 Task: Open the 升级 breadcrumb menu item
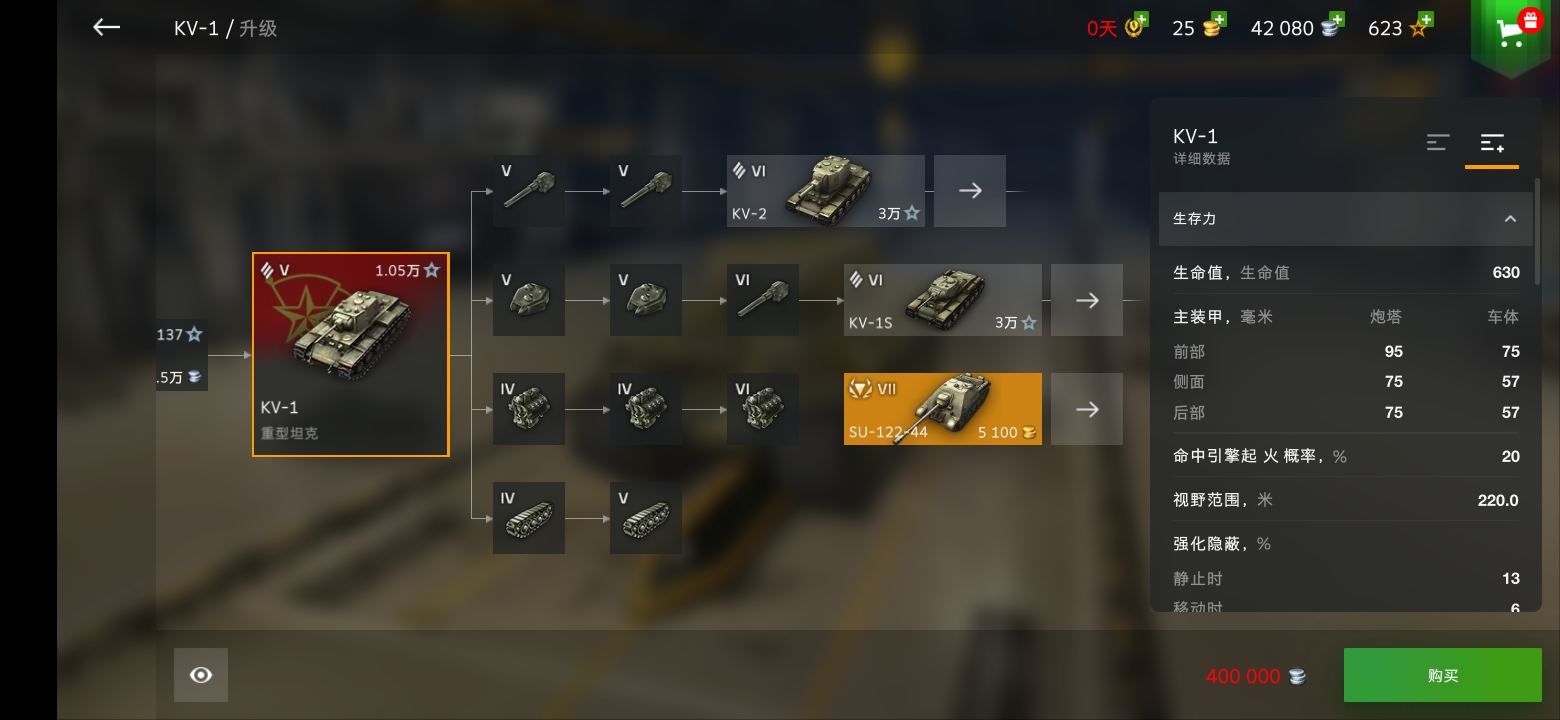tap(259, 27)
